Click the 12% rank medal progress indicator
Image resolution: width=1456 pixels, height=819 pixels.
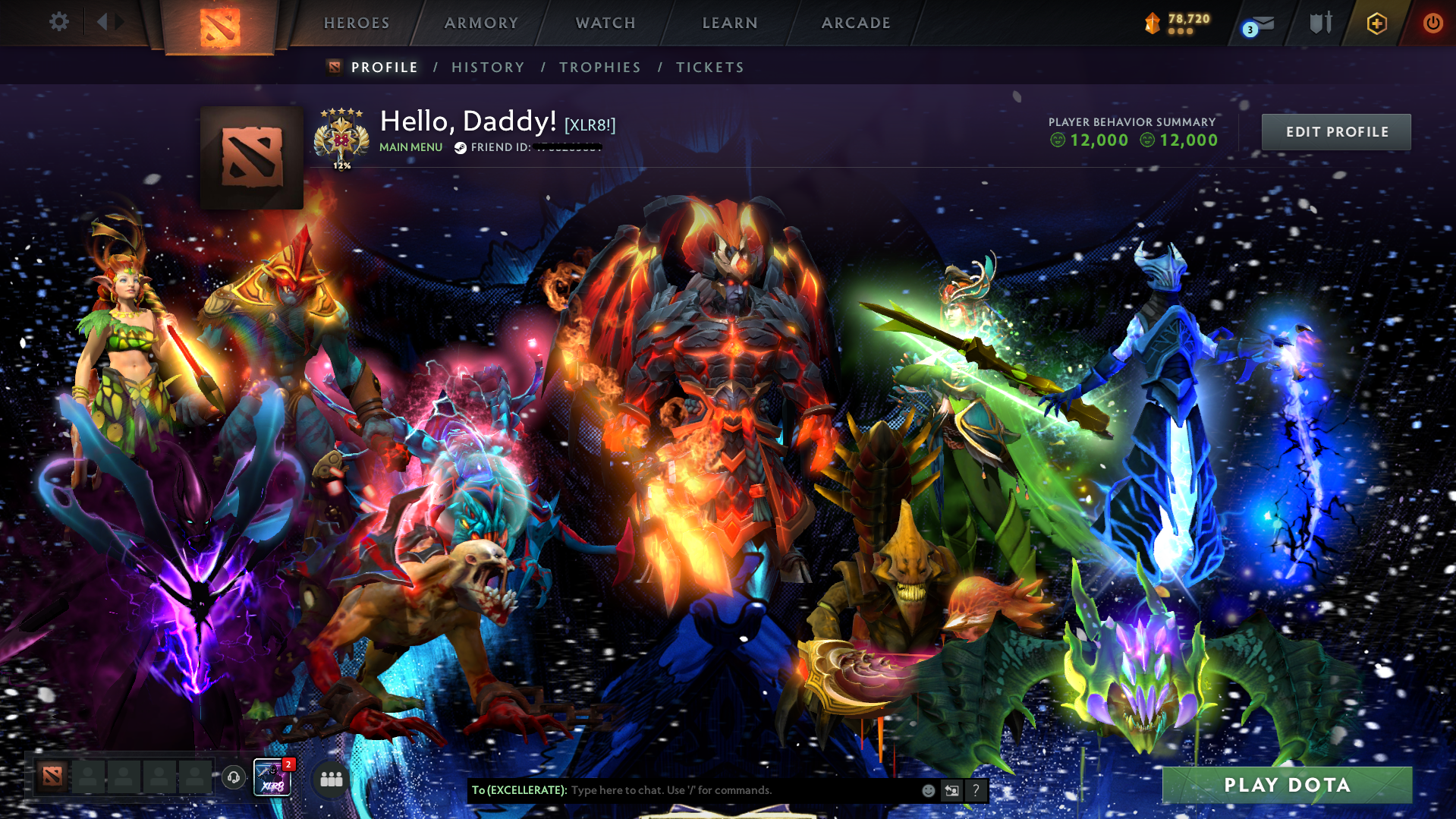click(x=341, y=163)
